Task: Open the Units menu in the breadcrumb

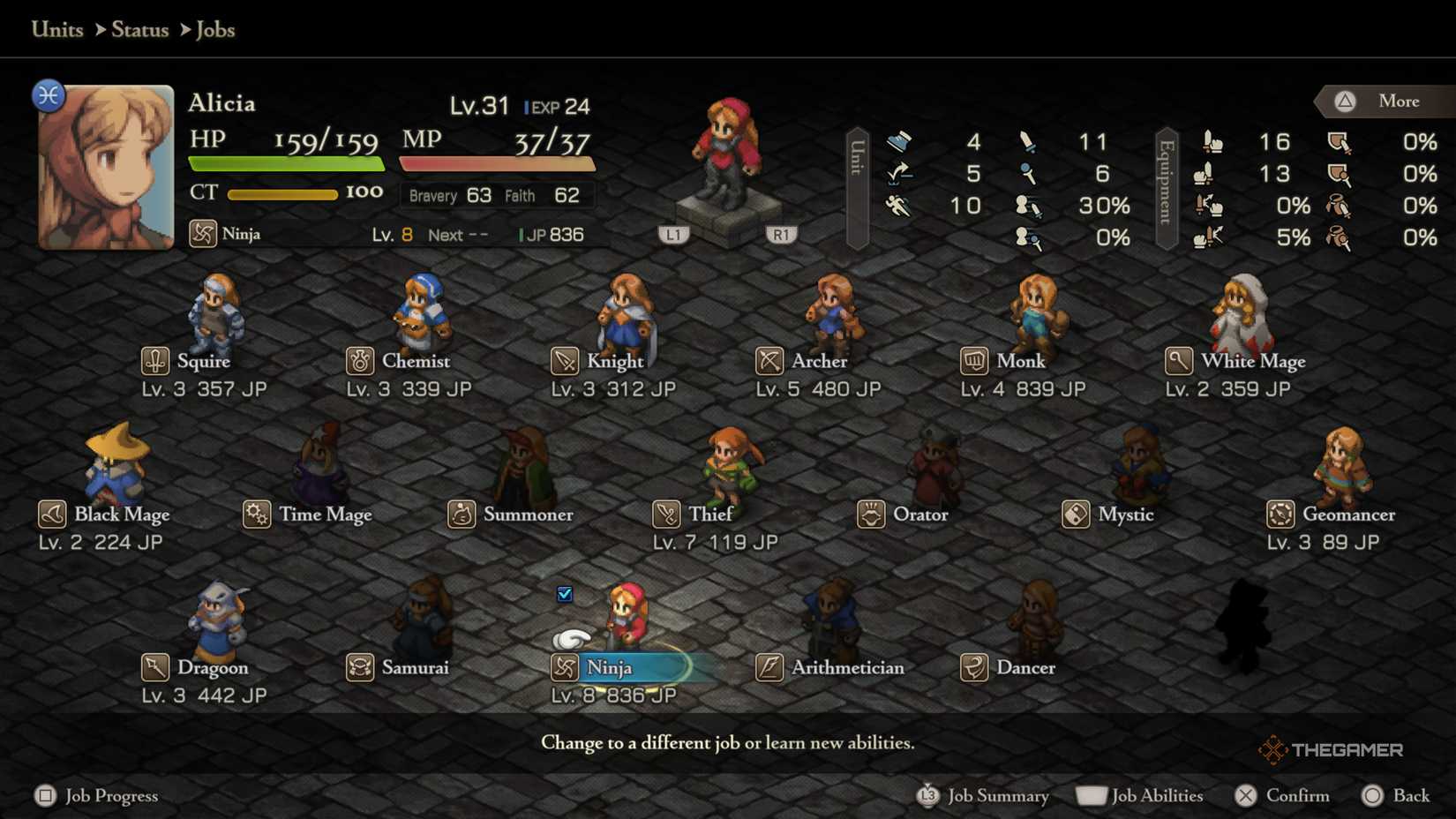Action: 56,29
